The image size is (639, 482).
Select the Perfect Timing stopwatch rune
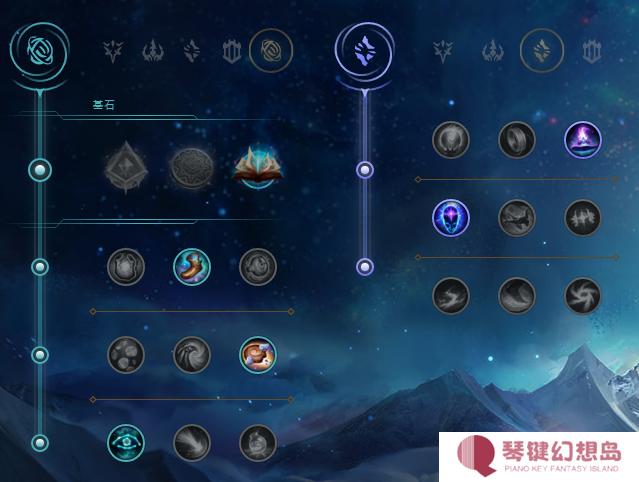click(258, 266)
